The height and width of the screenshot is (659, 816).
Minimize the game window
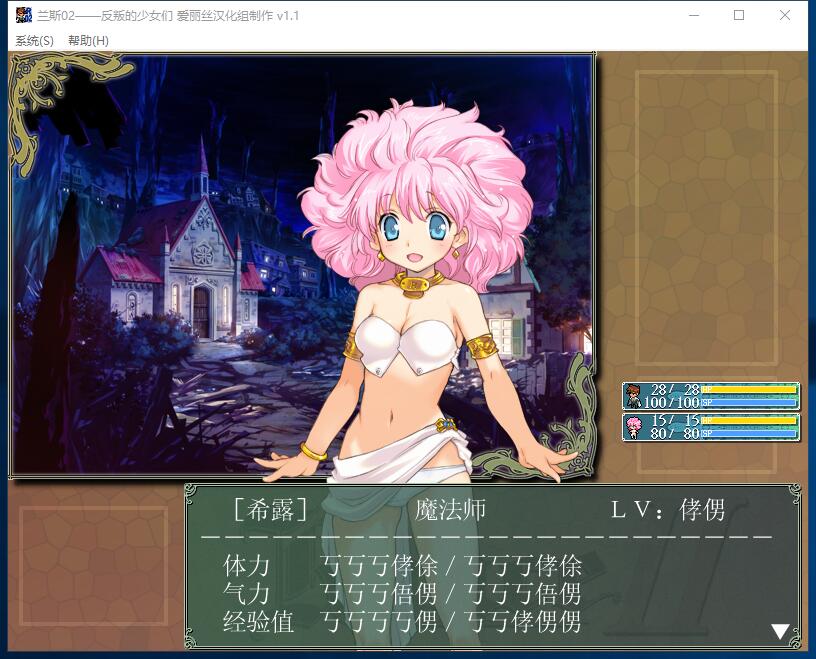(x=693, y=15)
